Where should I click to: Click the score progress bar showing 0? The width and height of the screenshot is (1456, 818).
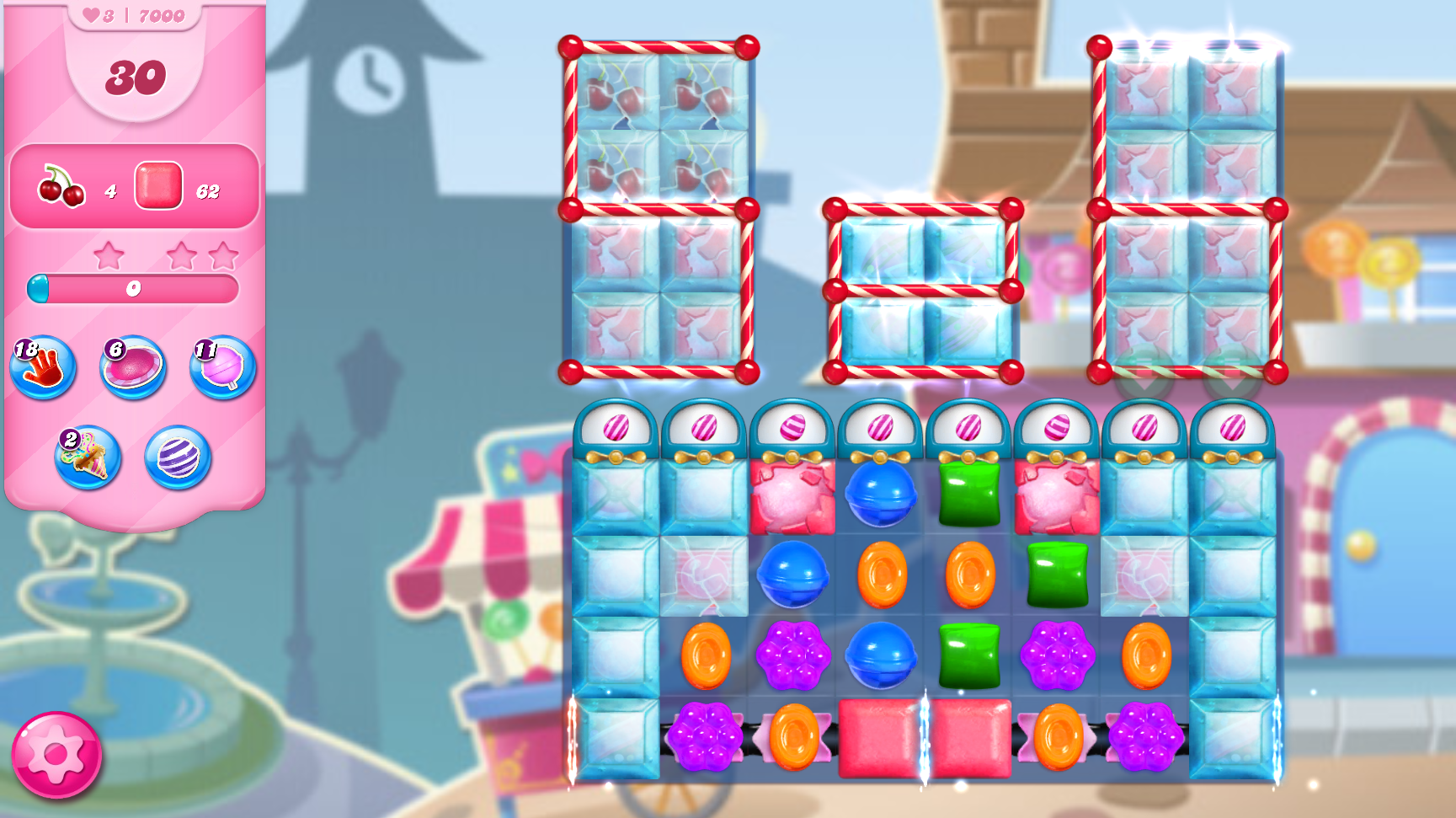click(x=132, y=288)
